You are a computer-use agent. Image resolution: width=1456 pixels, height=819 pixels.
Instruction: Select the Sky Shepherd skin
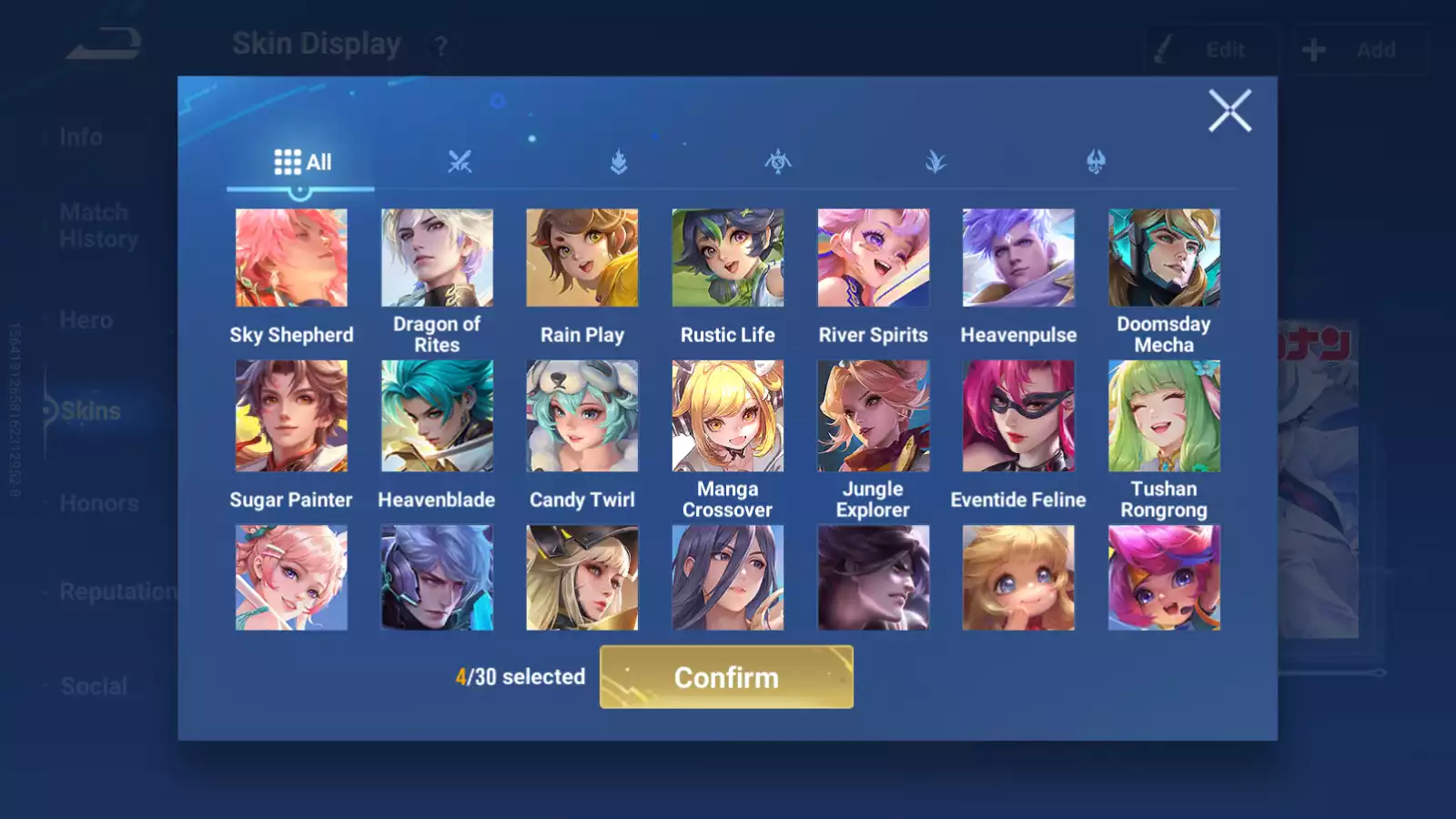coord(291,258)
